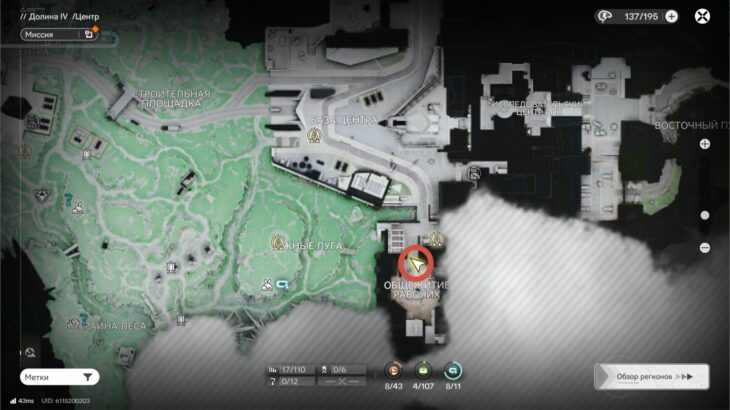Screen dimensions: 730x410
Task: Click the teleport marker above Общежитие Рабочих
Action: [x=437, y=239]
